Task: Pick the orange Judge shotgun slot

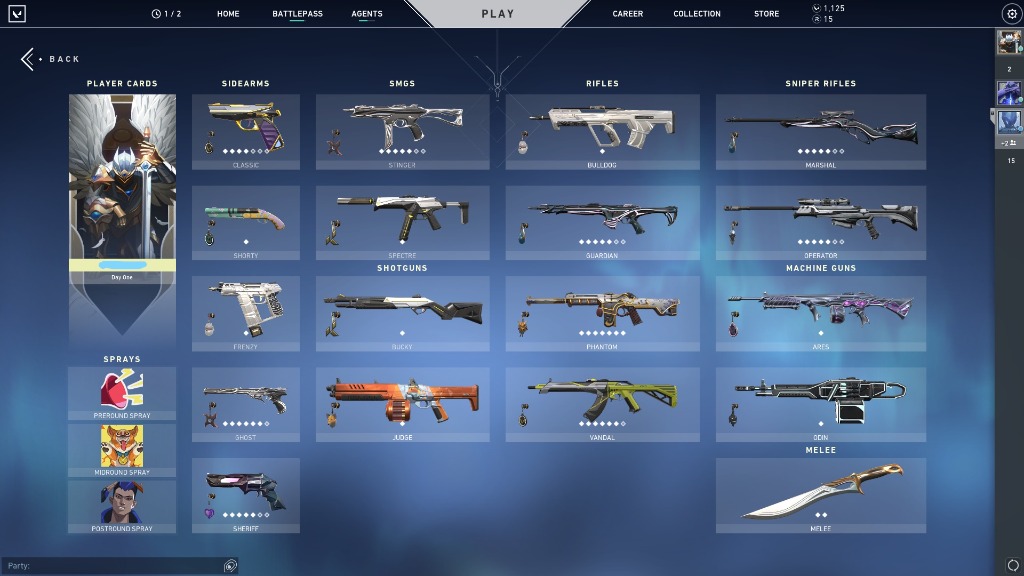Action: (x=402, y=404)
